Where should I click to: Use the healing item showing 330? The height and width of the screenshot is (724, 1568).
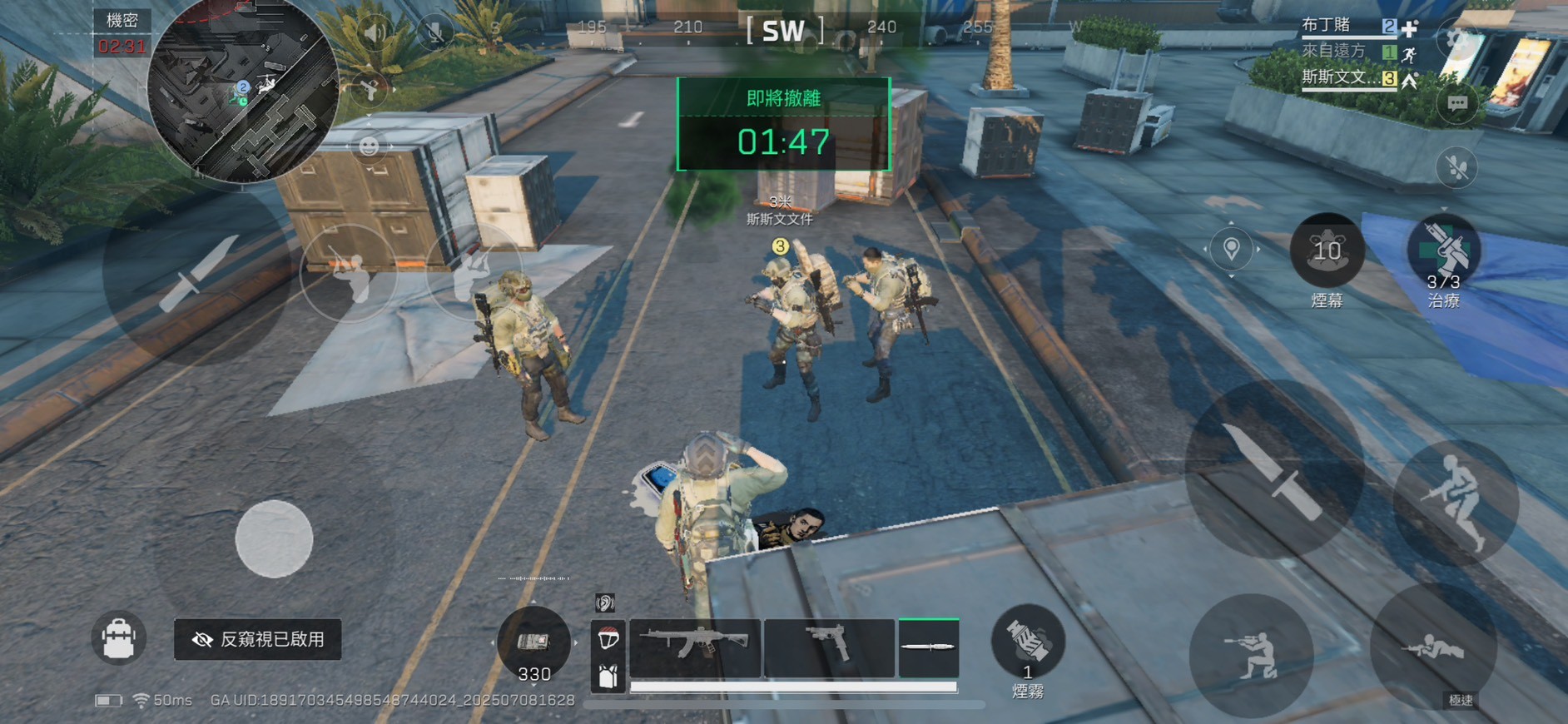tap(533, 644)
